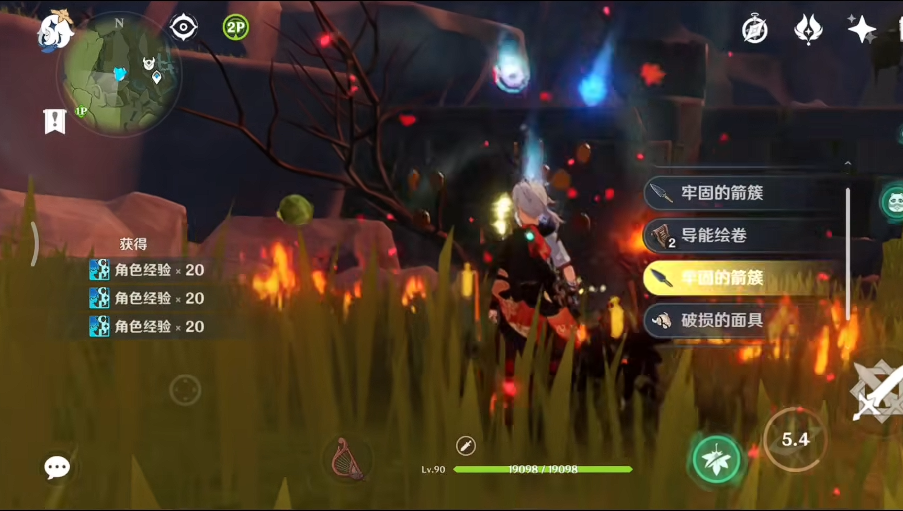This screenshot has height=511, width=903.
Task: Open the compass adventure icon
Action: point(755,29)
